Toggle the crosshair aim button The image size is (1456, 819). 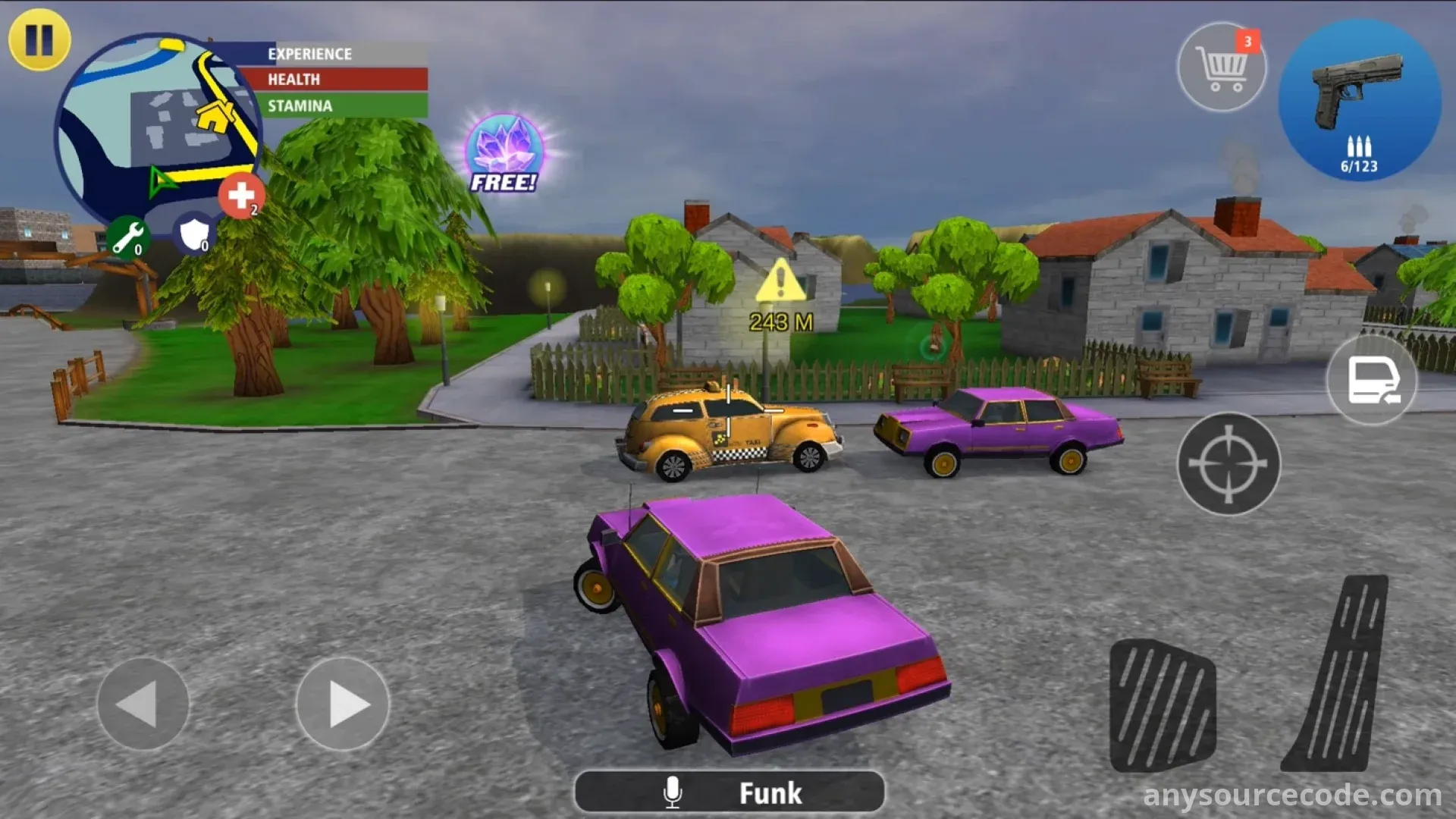pos(1228,463)
